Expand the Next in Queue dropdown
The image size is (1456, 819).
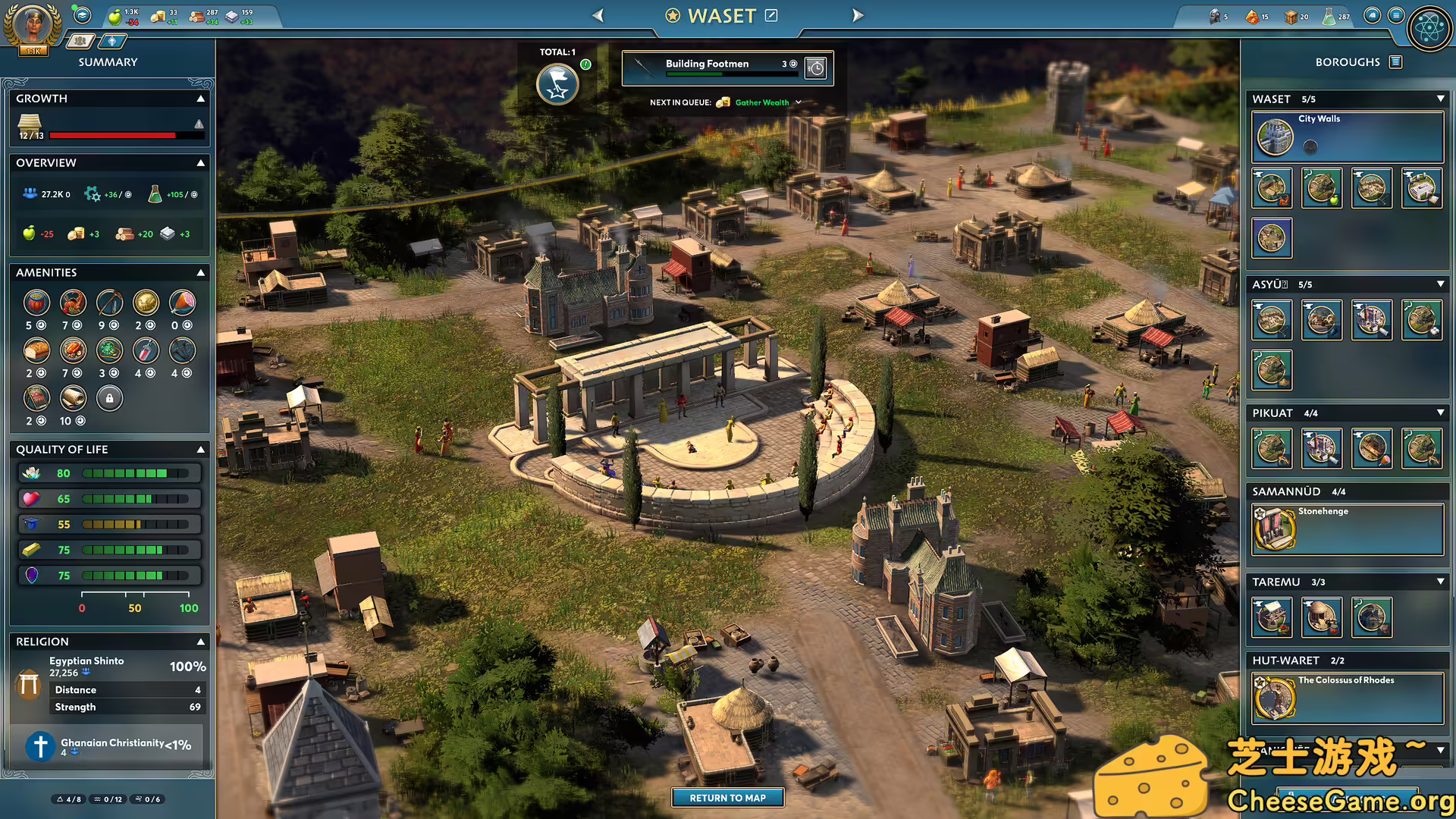tap(799, 102)
